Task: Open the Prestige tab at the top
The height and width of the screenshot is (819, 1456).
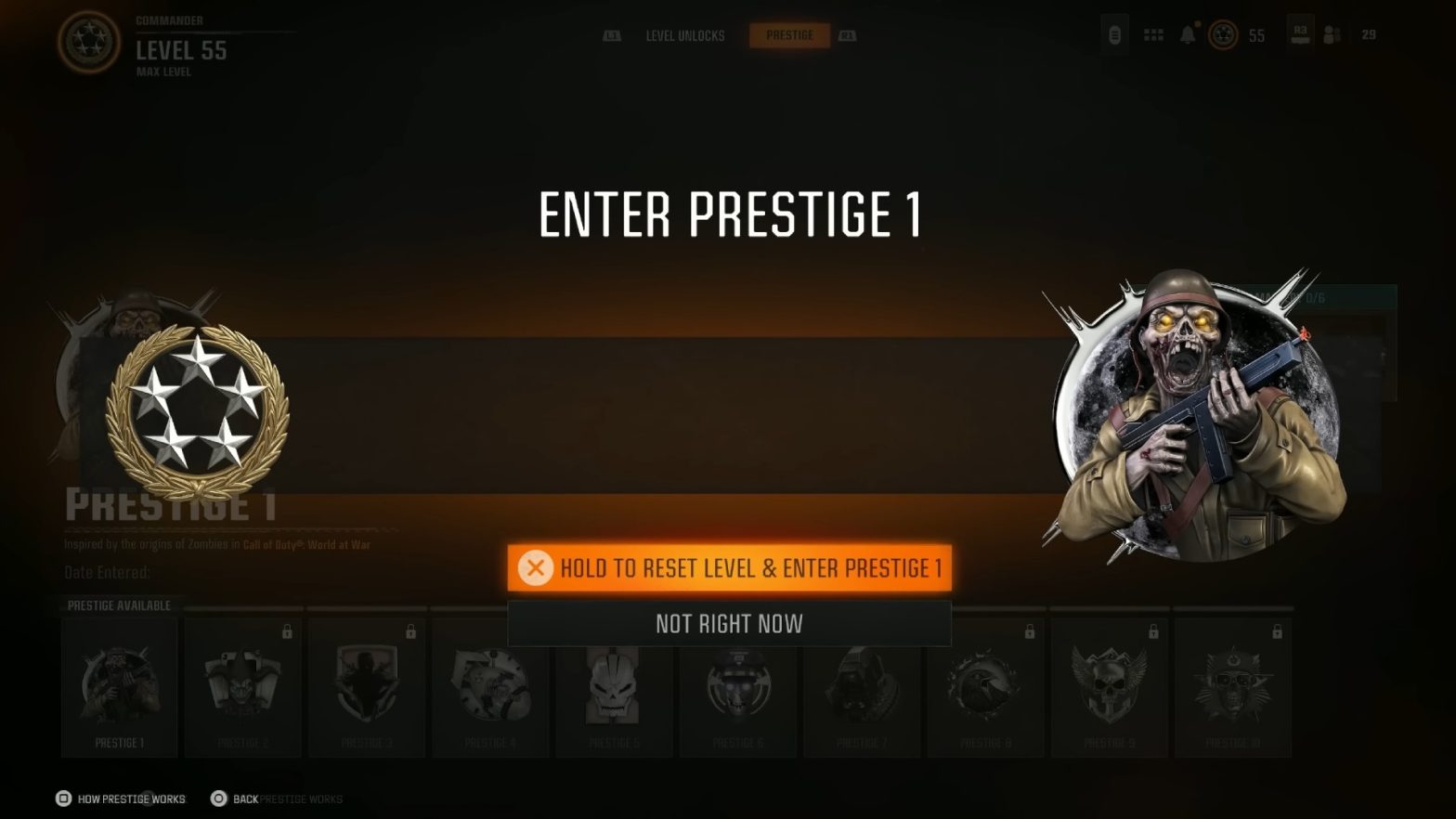Action: (790, 35)
